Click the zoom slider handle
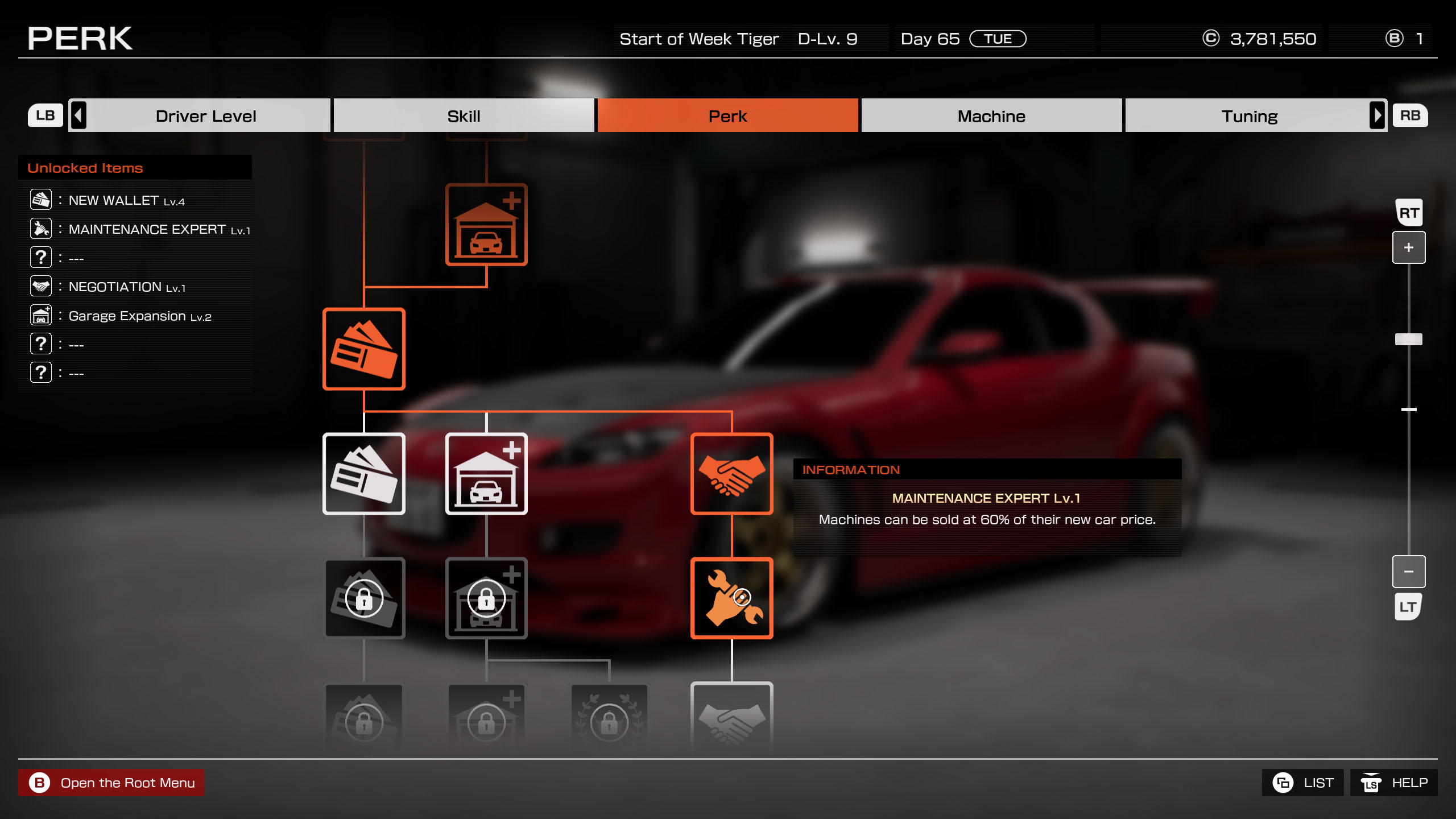 tap(1408, 339)
